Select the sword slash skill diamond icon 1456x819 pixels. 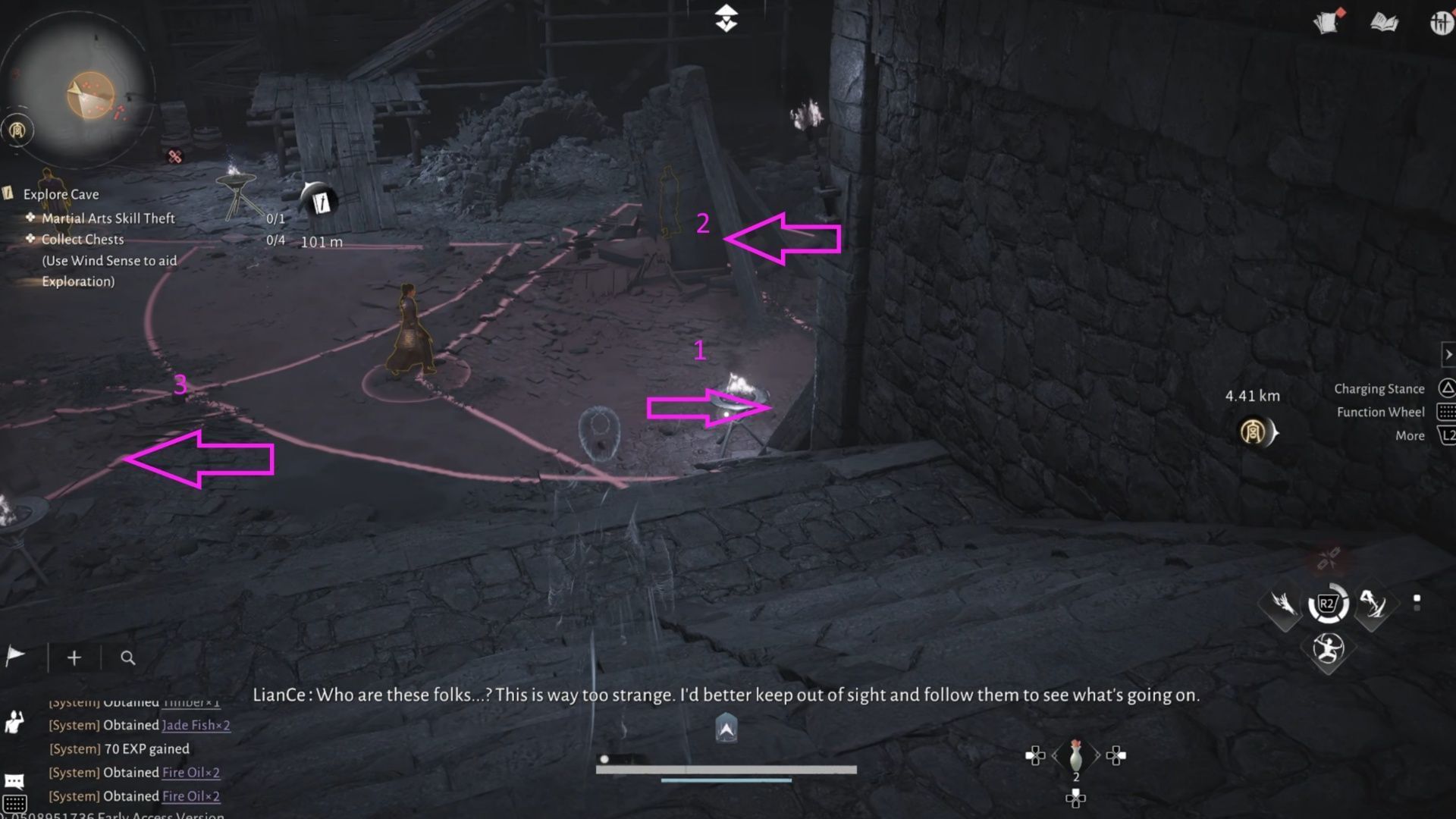1375,605
